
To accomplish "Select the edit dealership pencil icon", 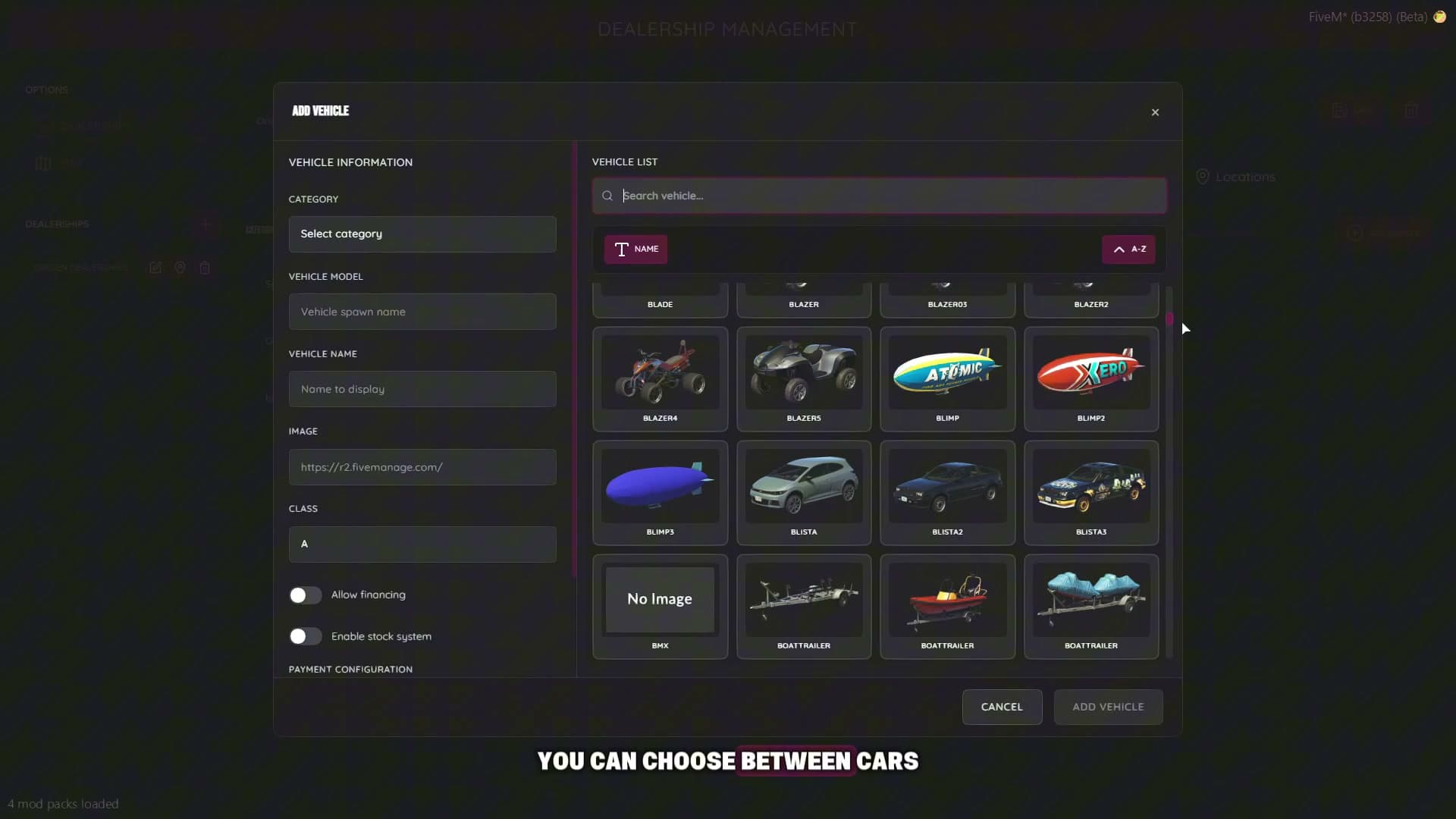I will [155, 268].
